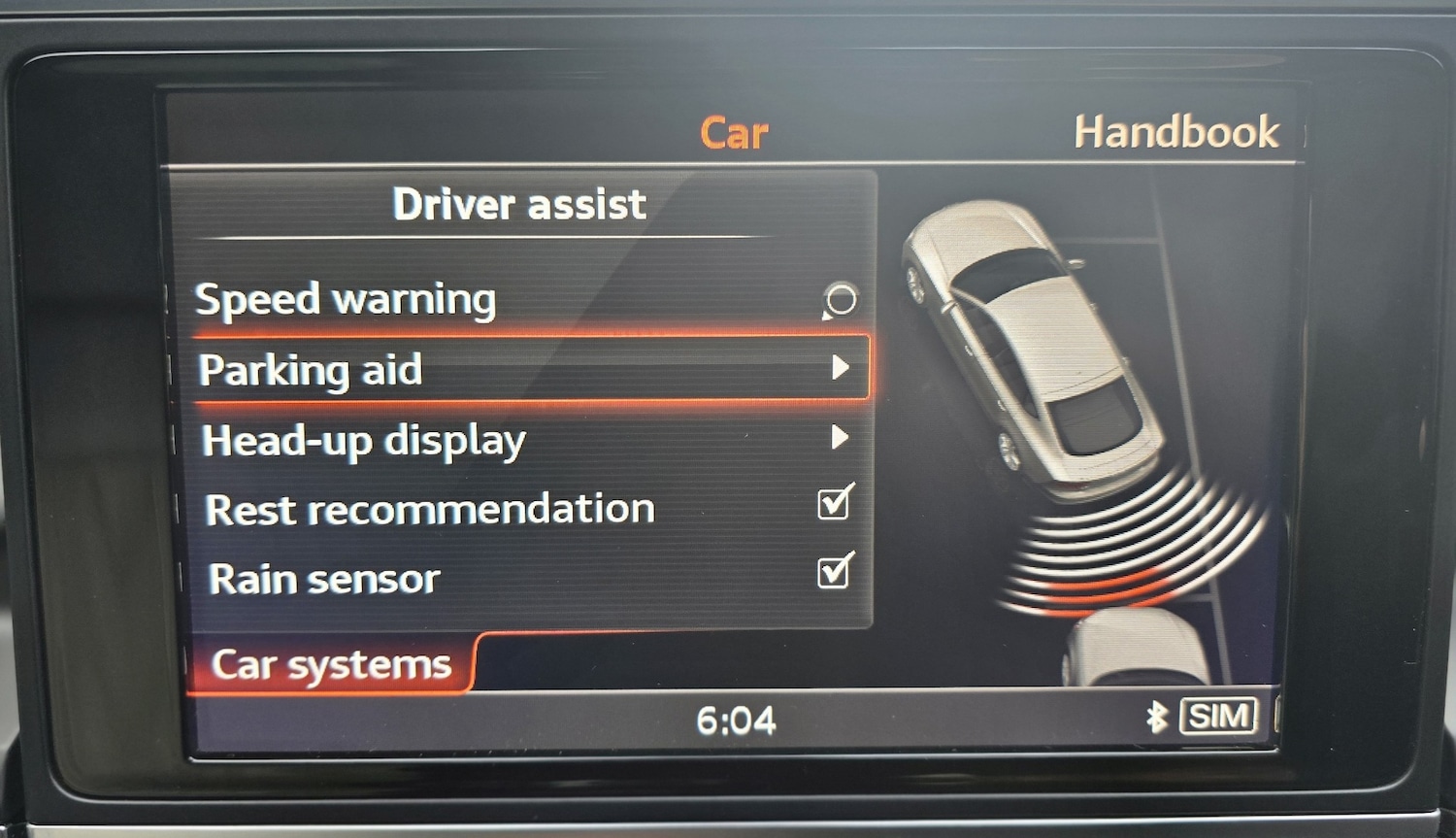Disable the Rain sensor checkbox
The height and width of the screenshot is (838, 1456).
(x=833, y=574)
